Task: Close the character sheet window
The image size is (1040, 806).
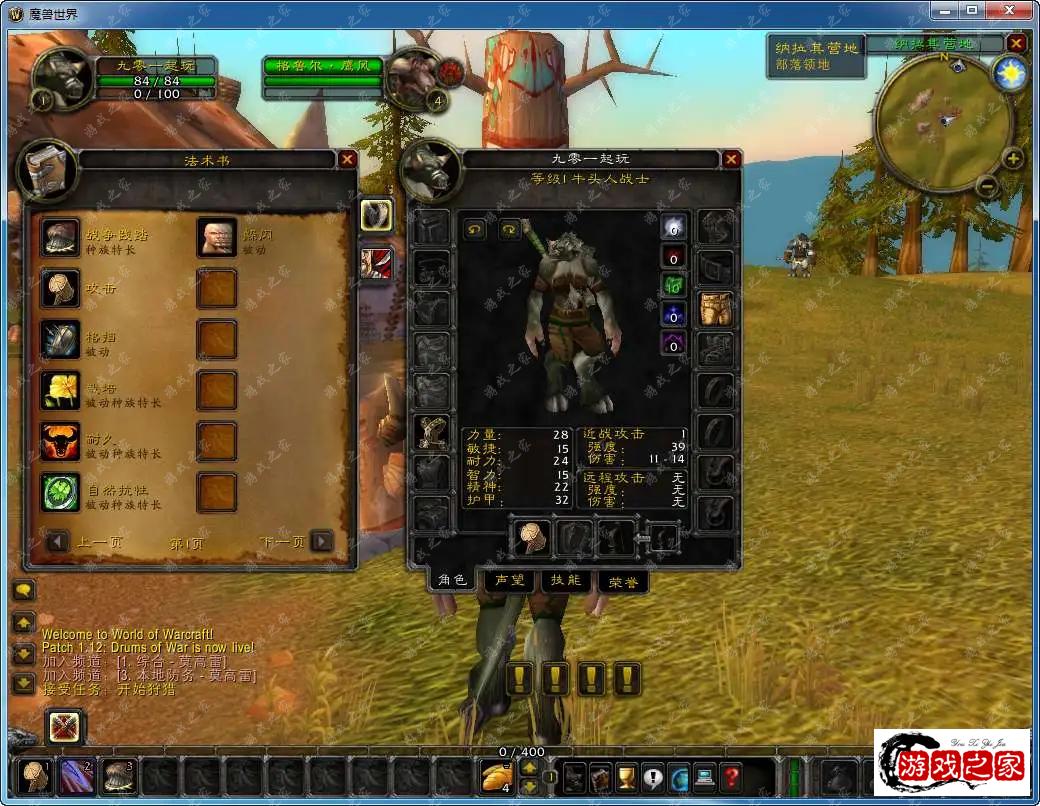Action: (x=731, y=159)
